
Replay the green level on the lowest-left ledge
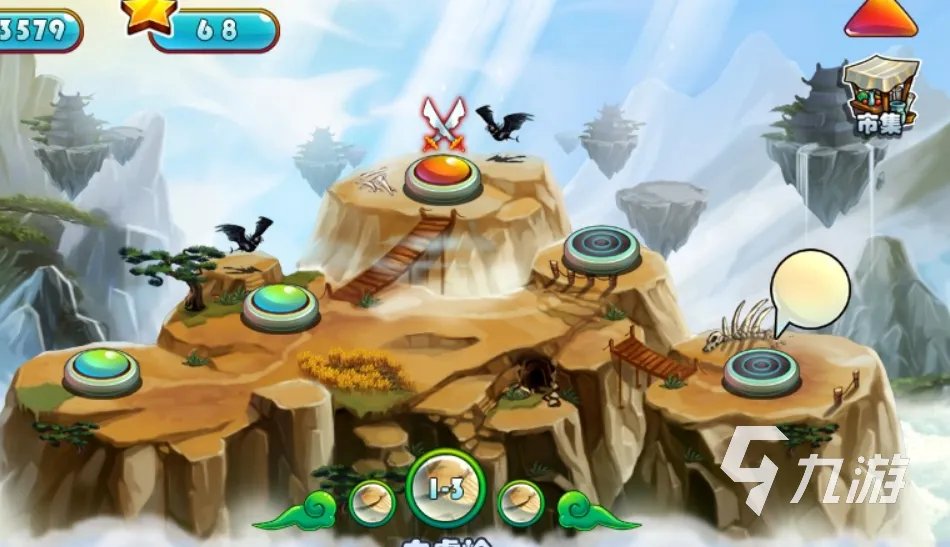(x=102, y=369)
